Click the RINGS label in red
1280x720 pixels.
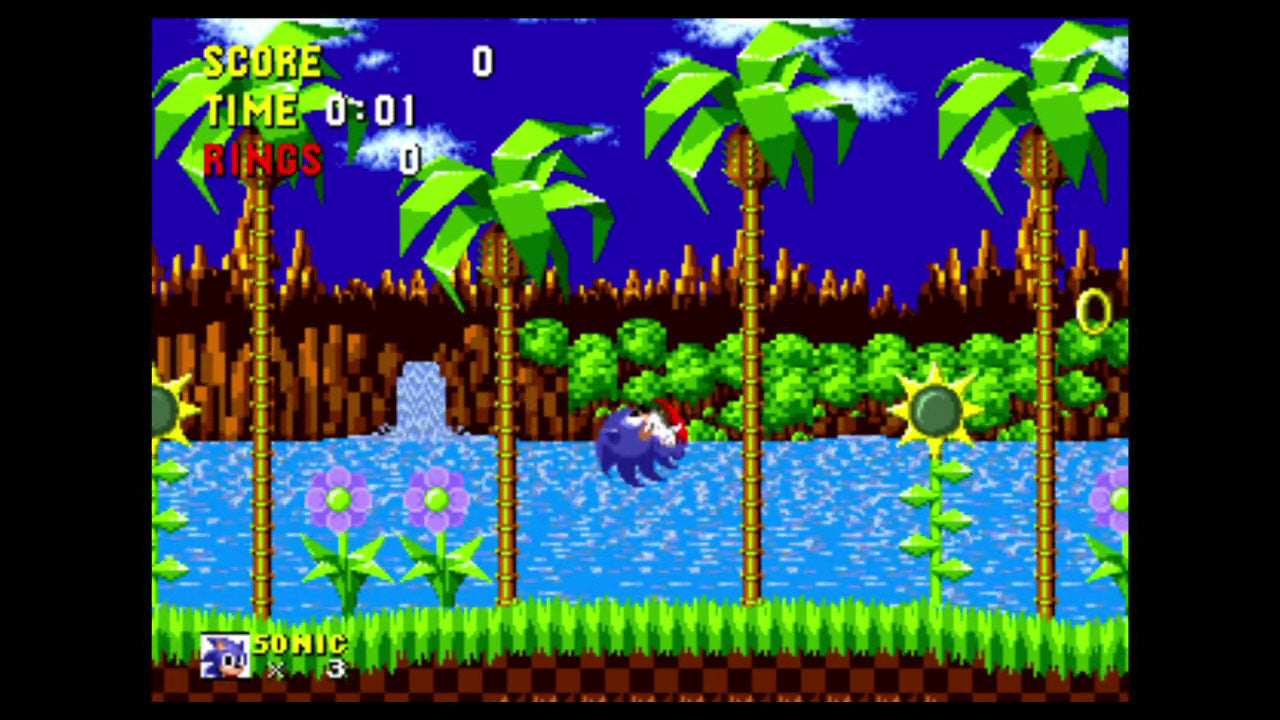point(262,160)
